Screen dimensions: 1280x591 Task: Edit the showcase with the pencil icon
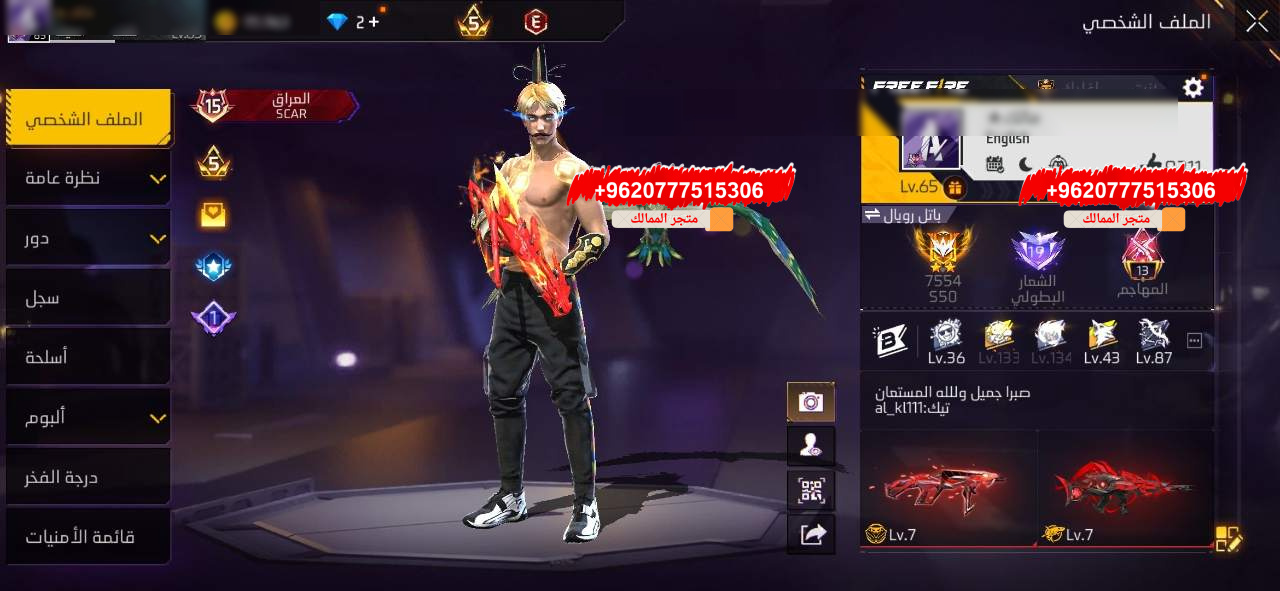point(1228,539)
